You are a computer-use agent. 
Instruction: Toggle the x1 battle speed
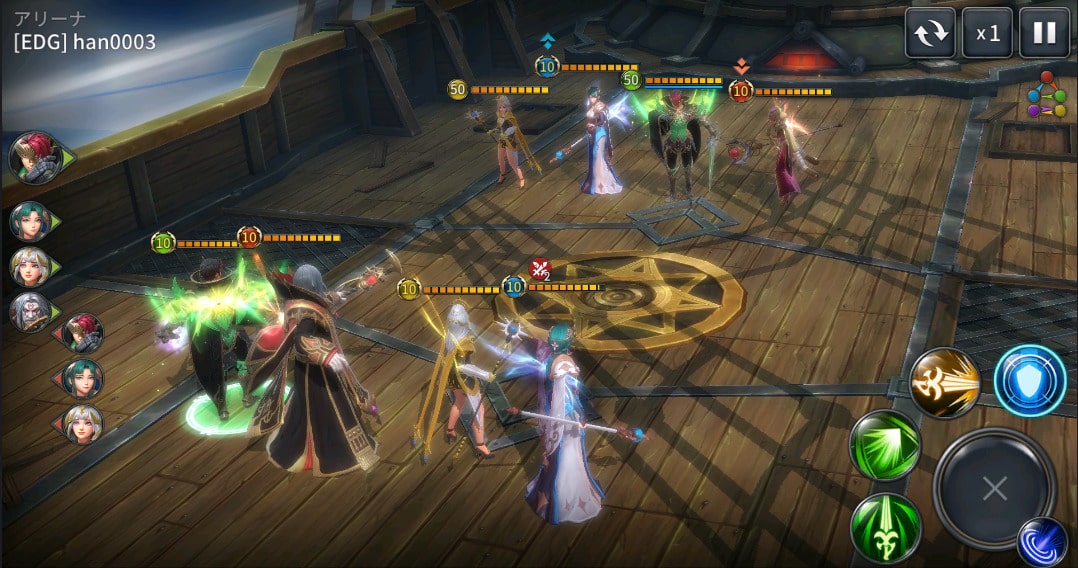coord(987,33)
